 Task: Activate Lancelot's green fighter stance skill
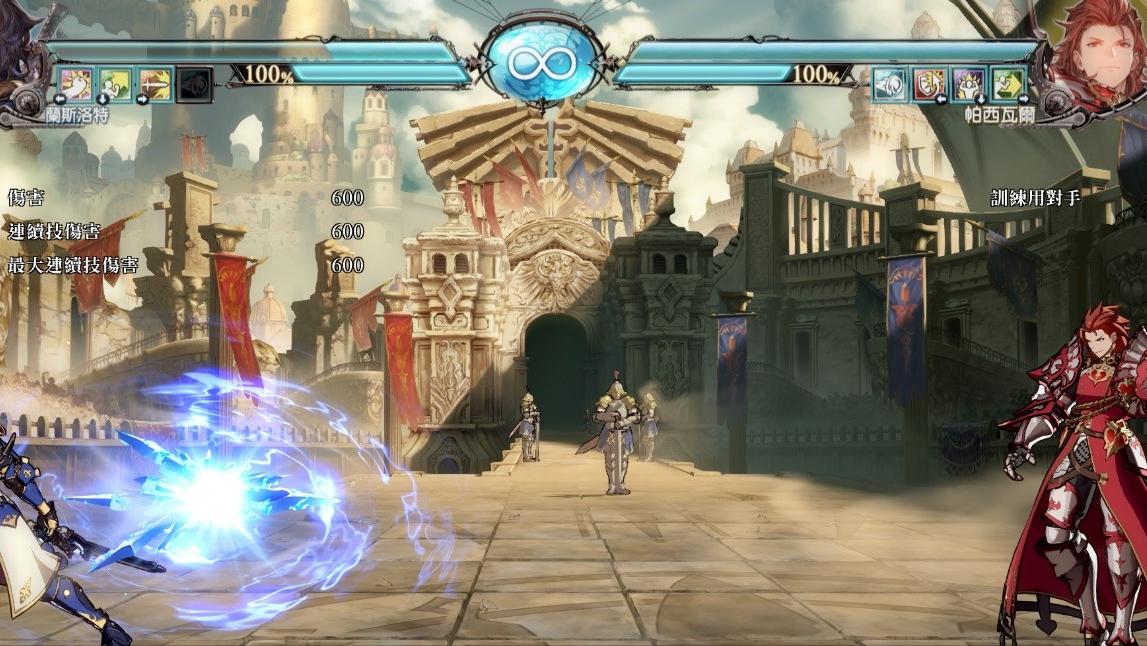point(115,84)
